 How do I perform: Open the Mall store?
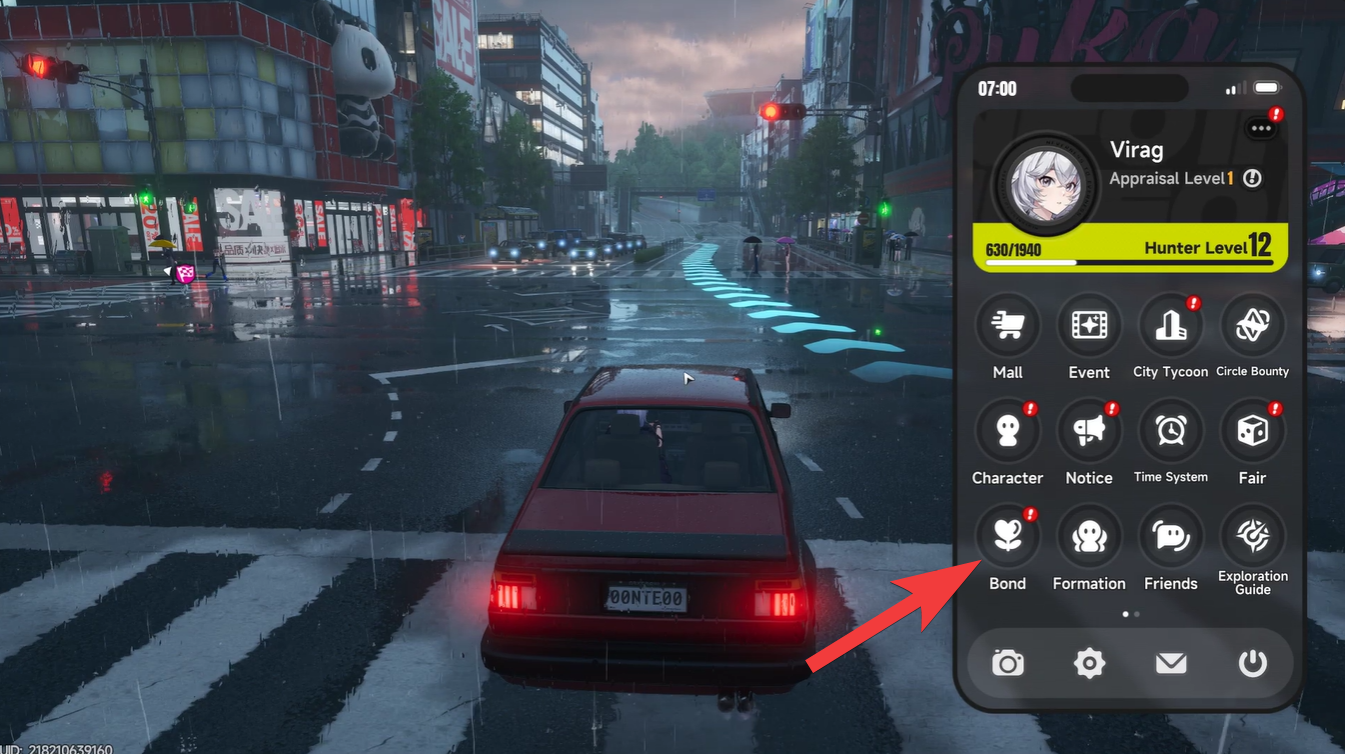tap(1007, 325)
